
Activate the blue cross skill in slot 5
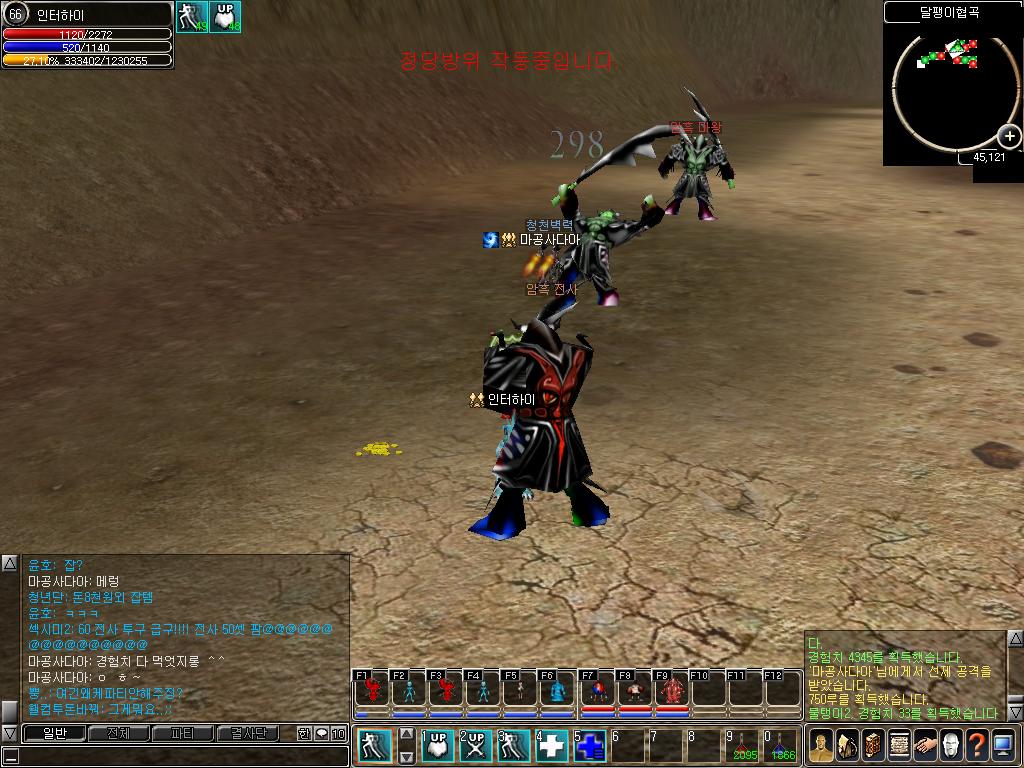pyautogui.click(x=590, y=746)
